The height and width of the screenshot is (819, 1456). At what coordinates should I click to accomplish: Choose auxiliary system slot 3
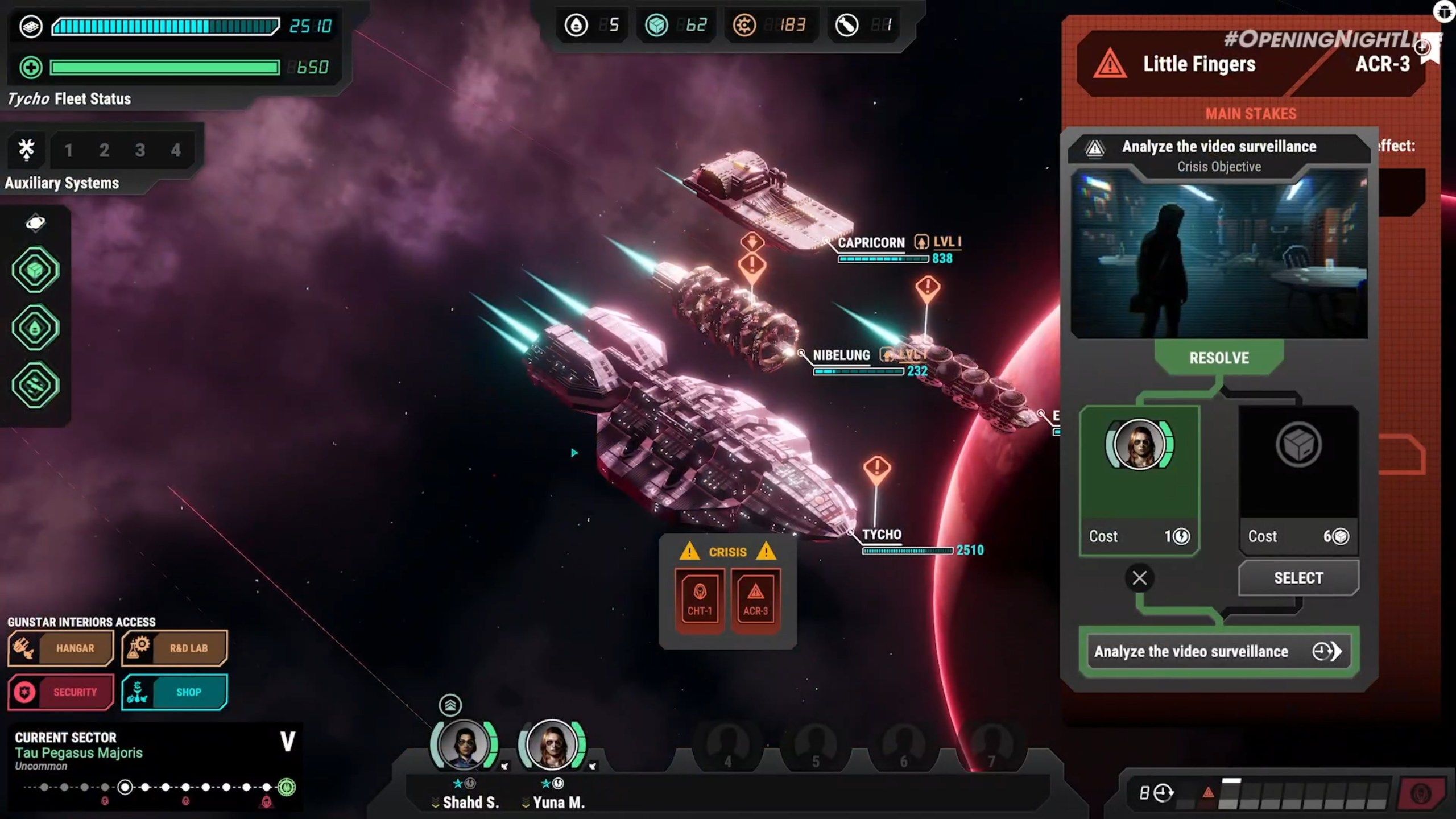tap(140, 150)
